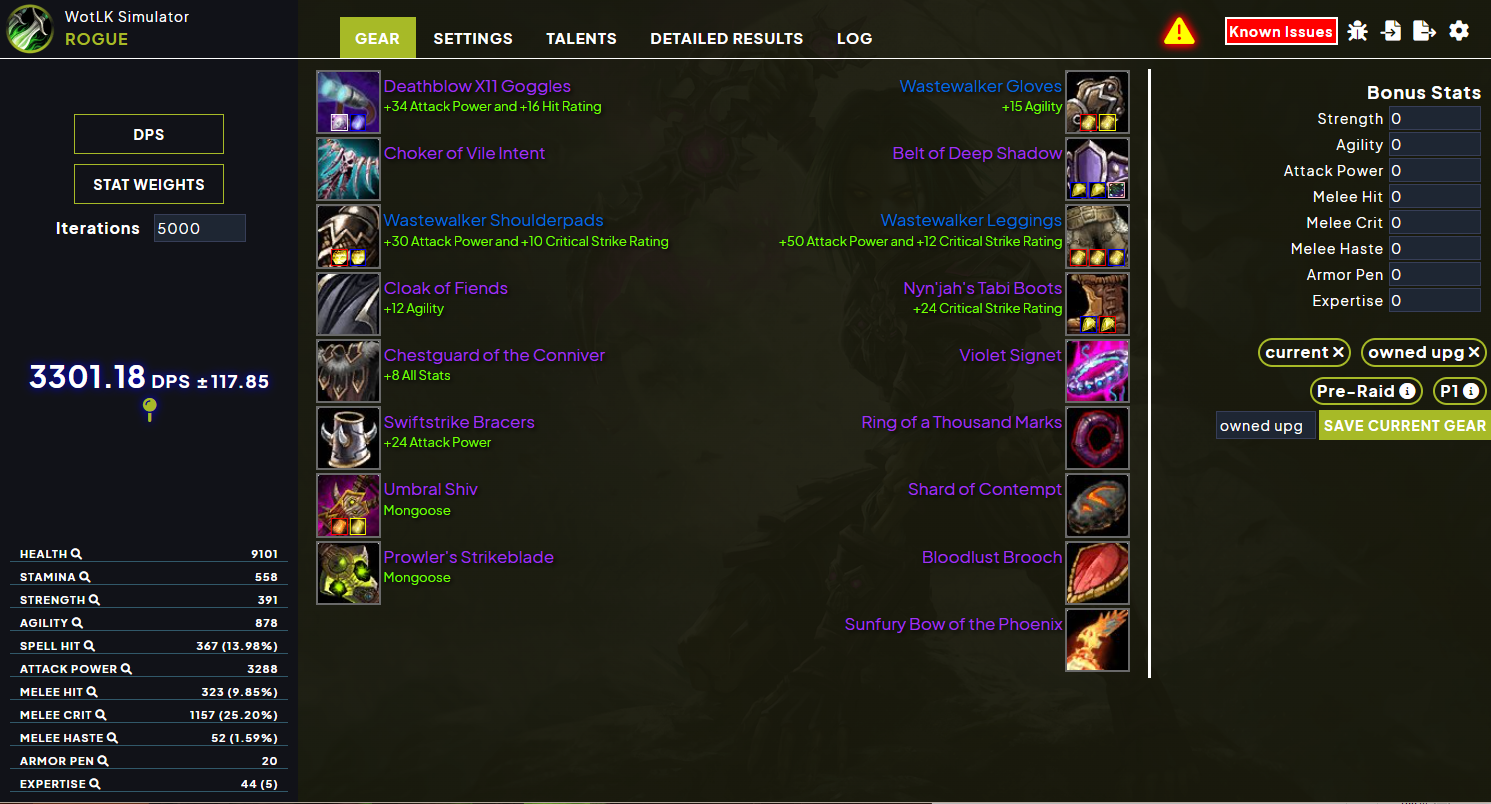Open the Deathblow X11 Goggles slot picker
The image size is (1491, 804).
click(348, 101)
